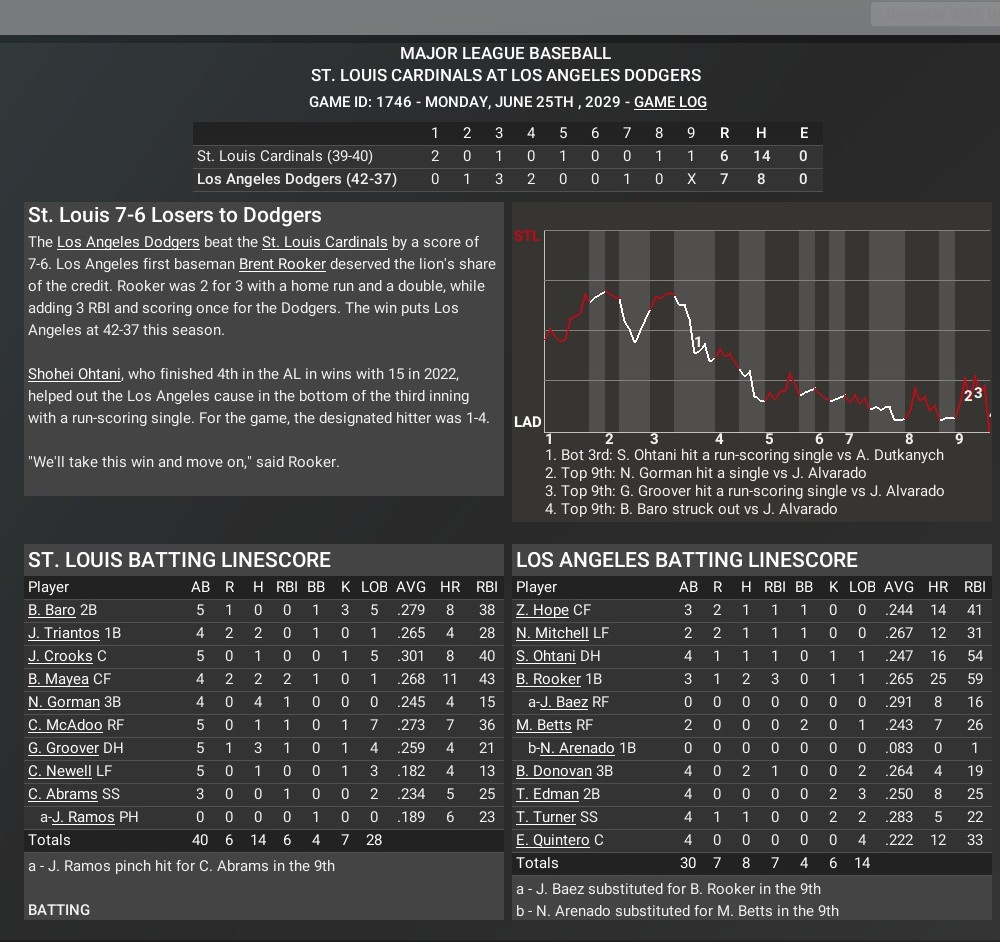Select S. Ohtani in batting linescore
The image size is (1000, 942).
tap(546, 656)
